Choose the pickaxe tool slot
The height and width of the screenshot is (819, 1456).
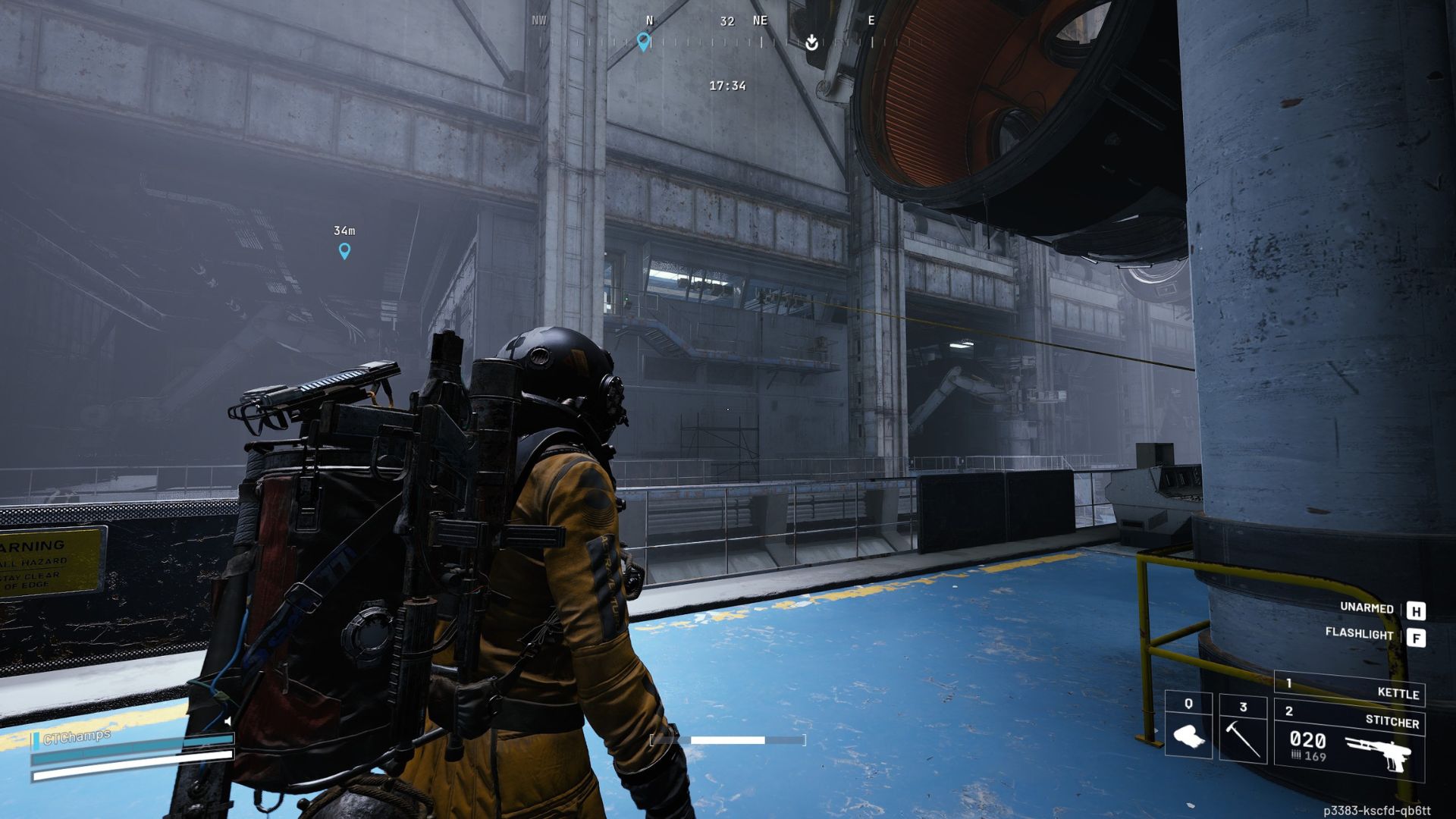coord(1242,729)
